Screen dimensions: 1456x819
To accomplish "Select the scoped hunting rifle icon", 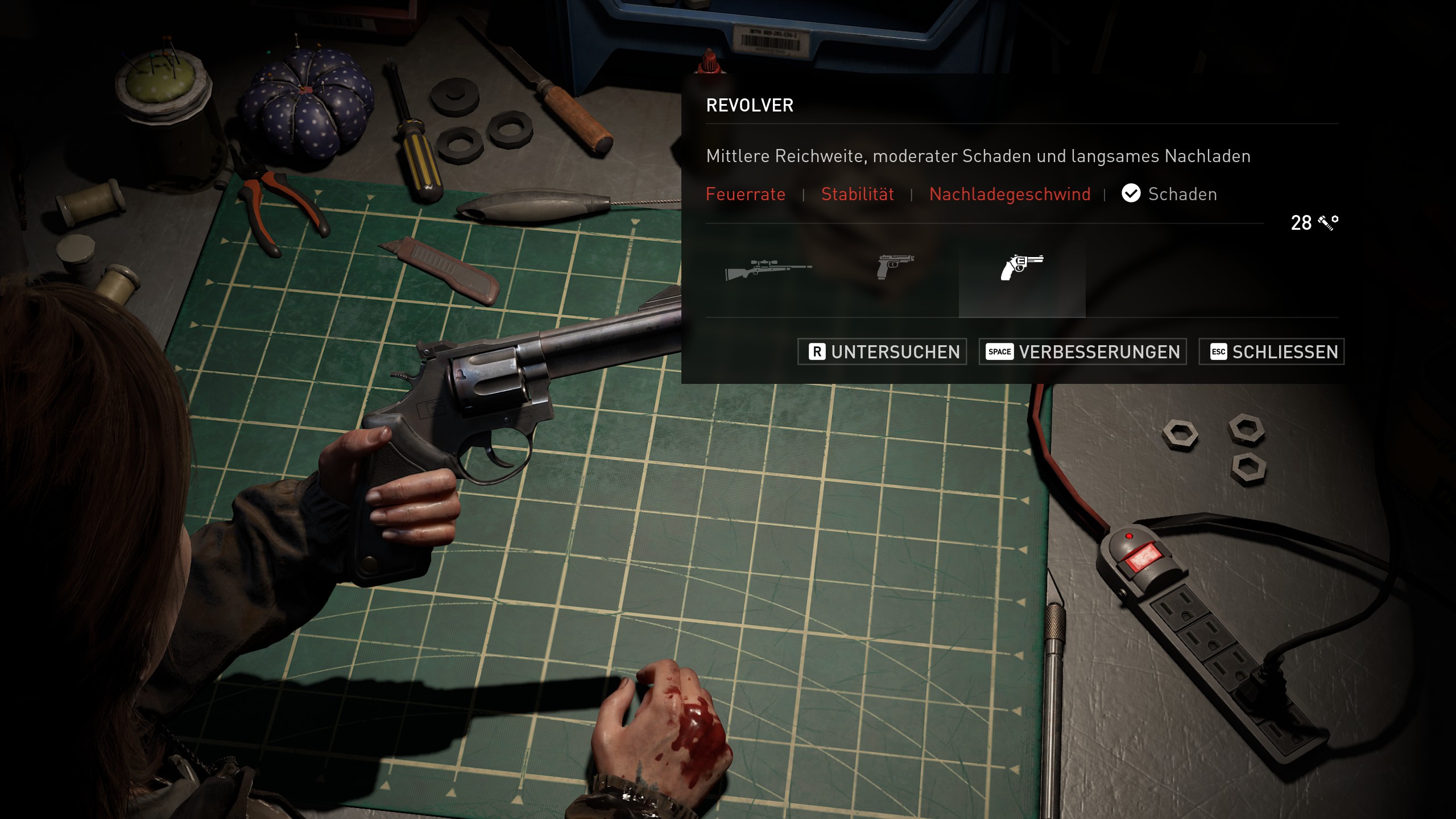I will (x=768, y=268).
